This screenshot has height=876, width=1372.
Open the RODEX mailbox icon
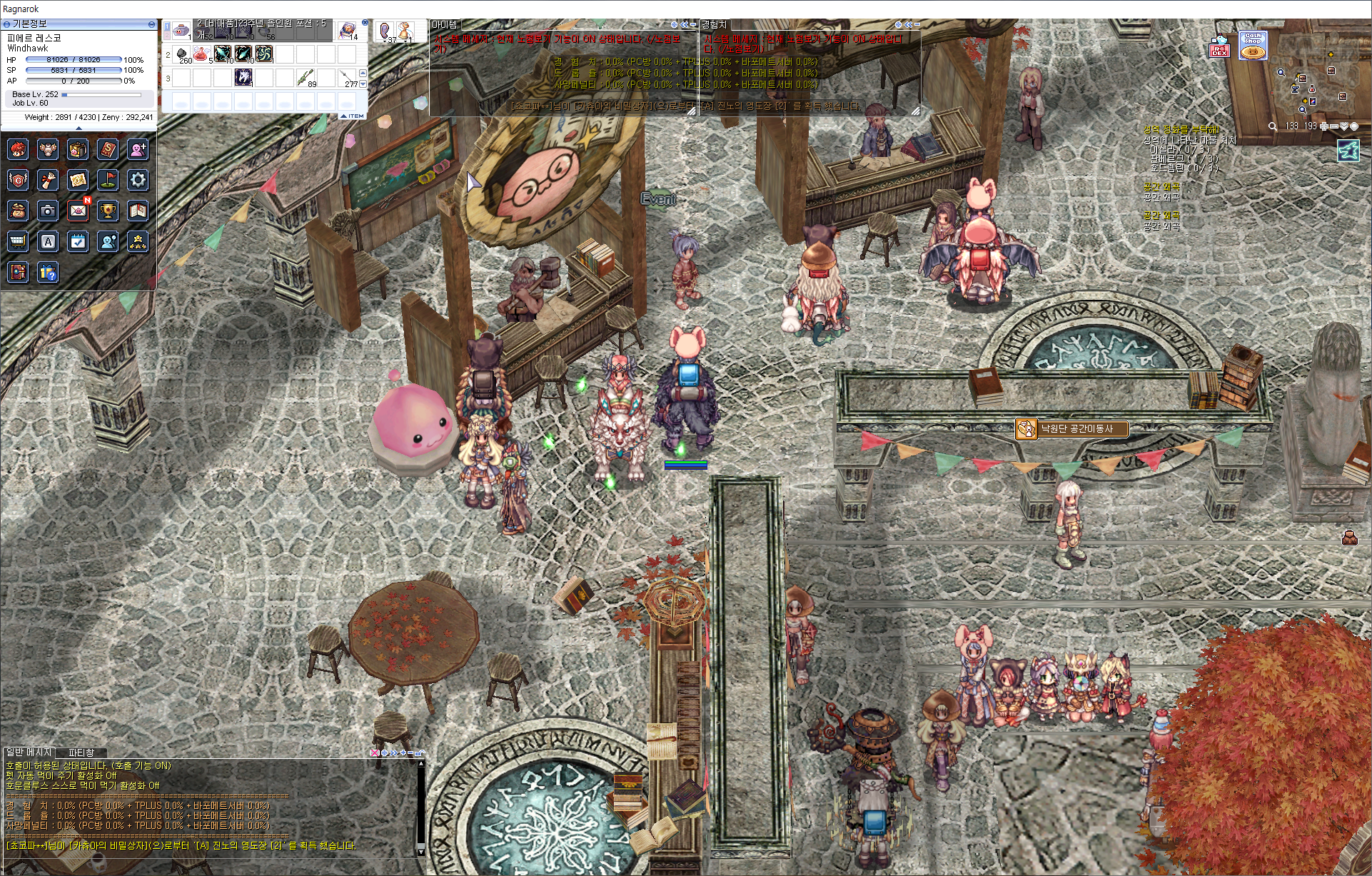(1219, 47)
